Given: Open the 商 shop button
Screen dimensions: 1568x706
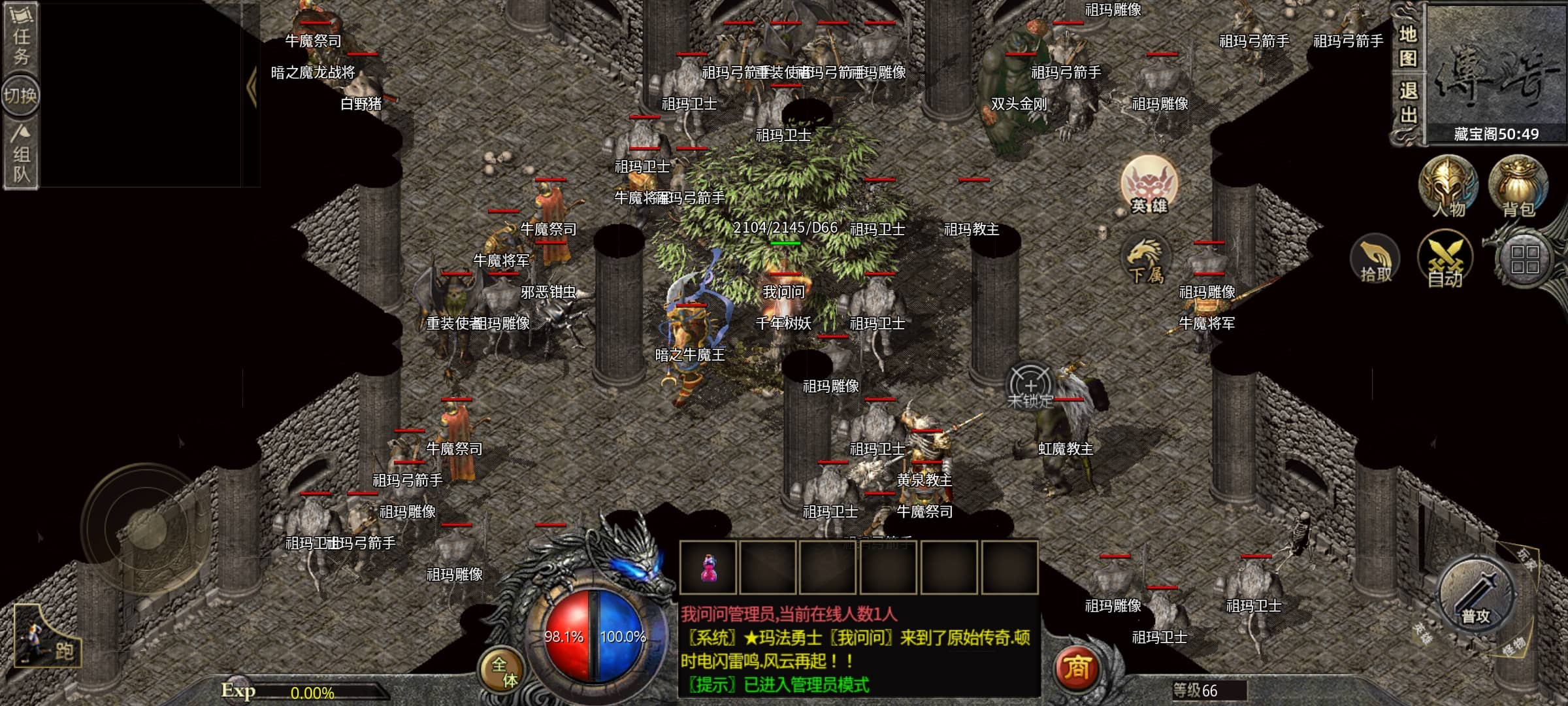Looking at the screenshot, I should point(1077,667).
